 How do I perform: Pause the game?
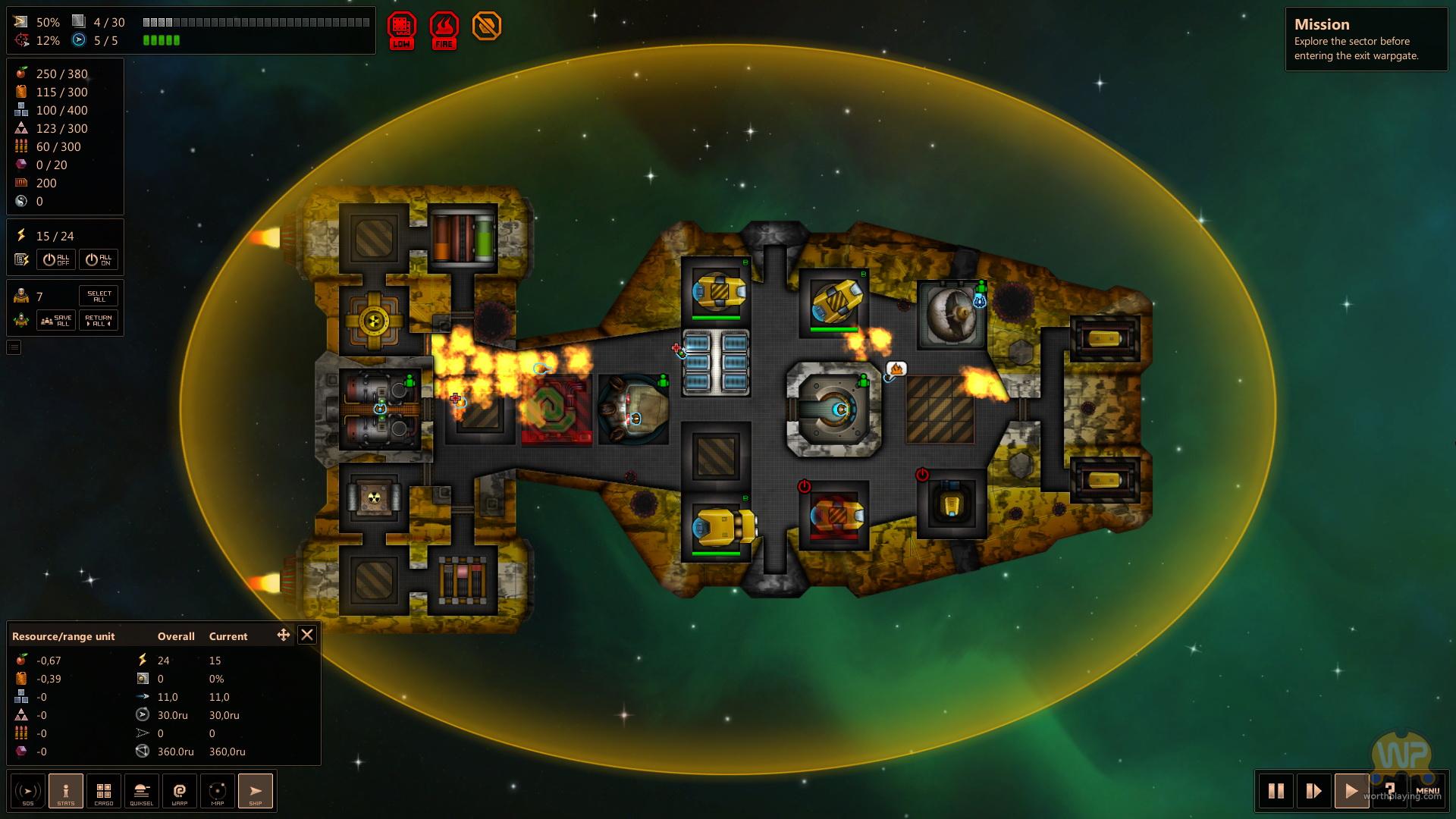coord(1276,791)
